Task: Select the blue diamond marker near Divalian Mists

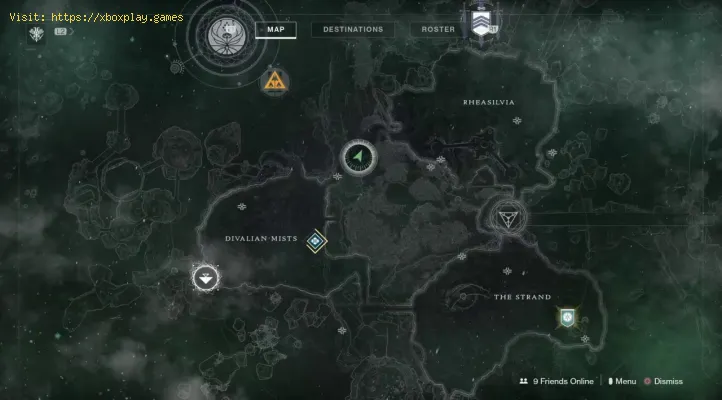Action: 317,240
